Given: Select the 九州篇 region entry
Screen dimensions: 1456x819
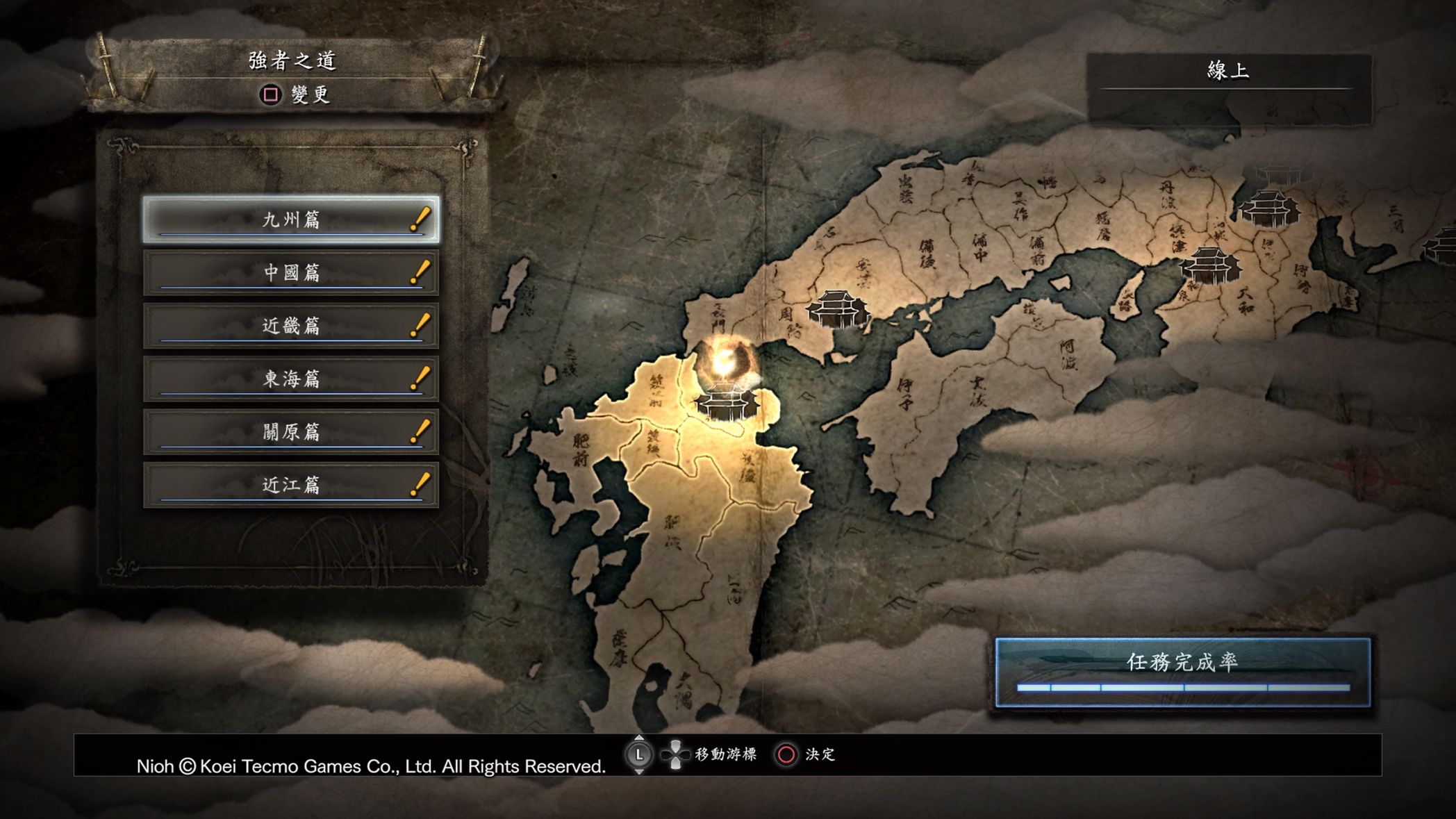Looking at the screenshot, I should 291,220.
